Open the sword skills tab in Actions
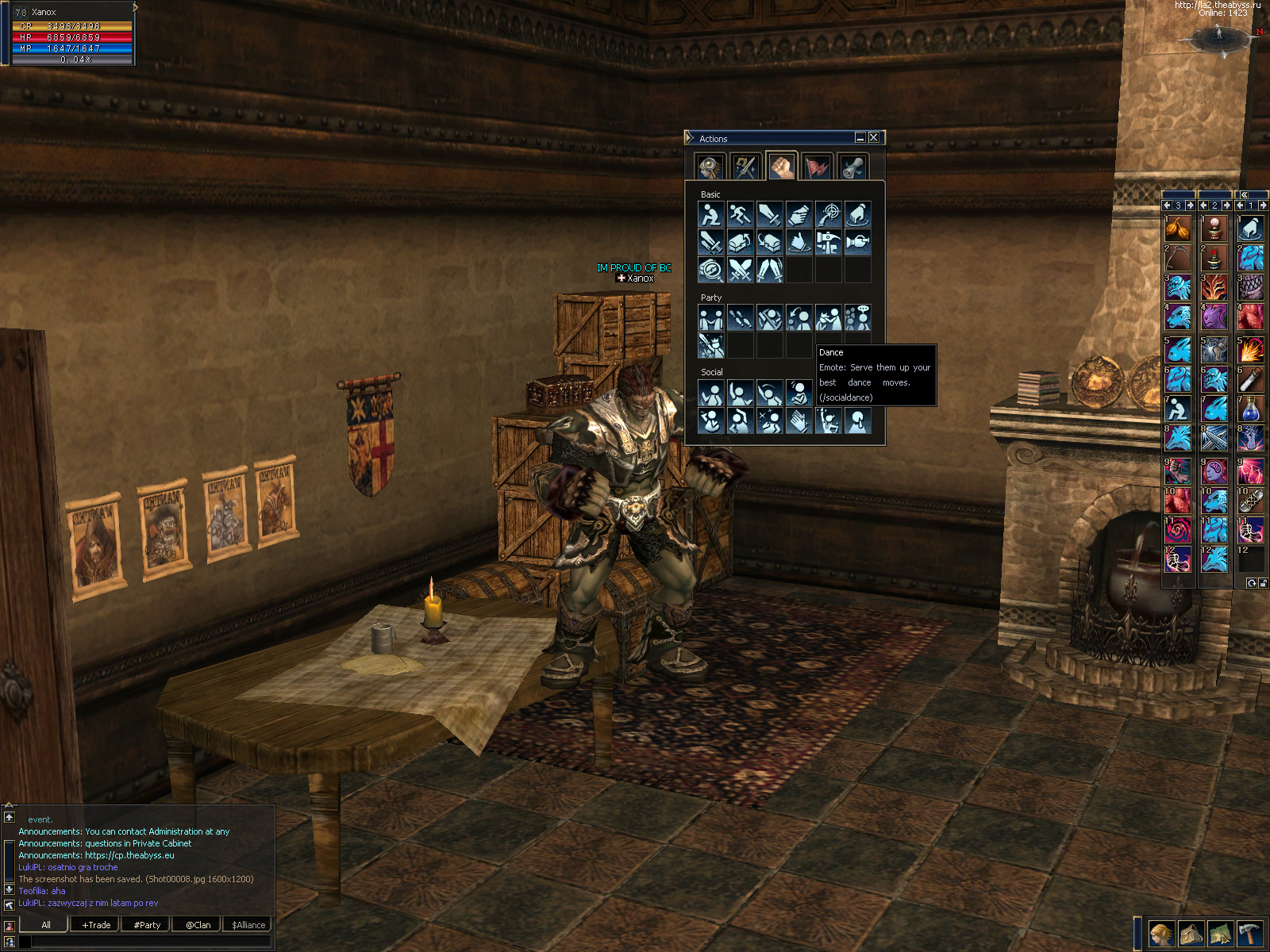The width and height of the screenshot is (1270, 952). (x=745, y=167)
